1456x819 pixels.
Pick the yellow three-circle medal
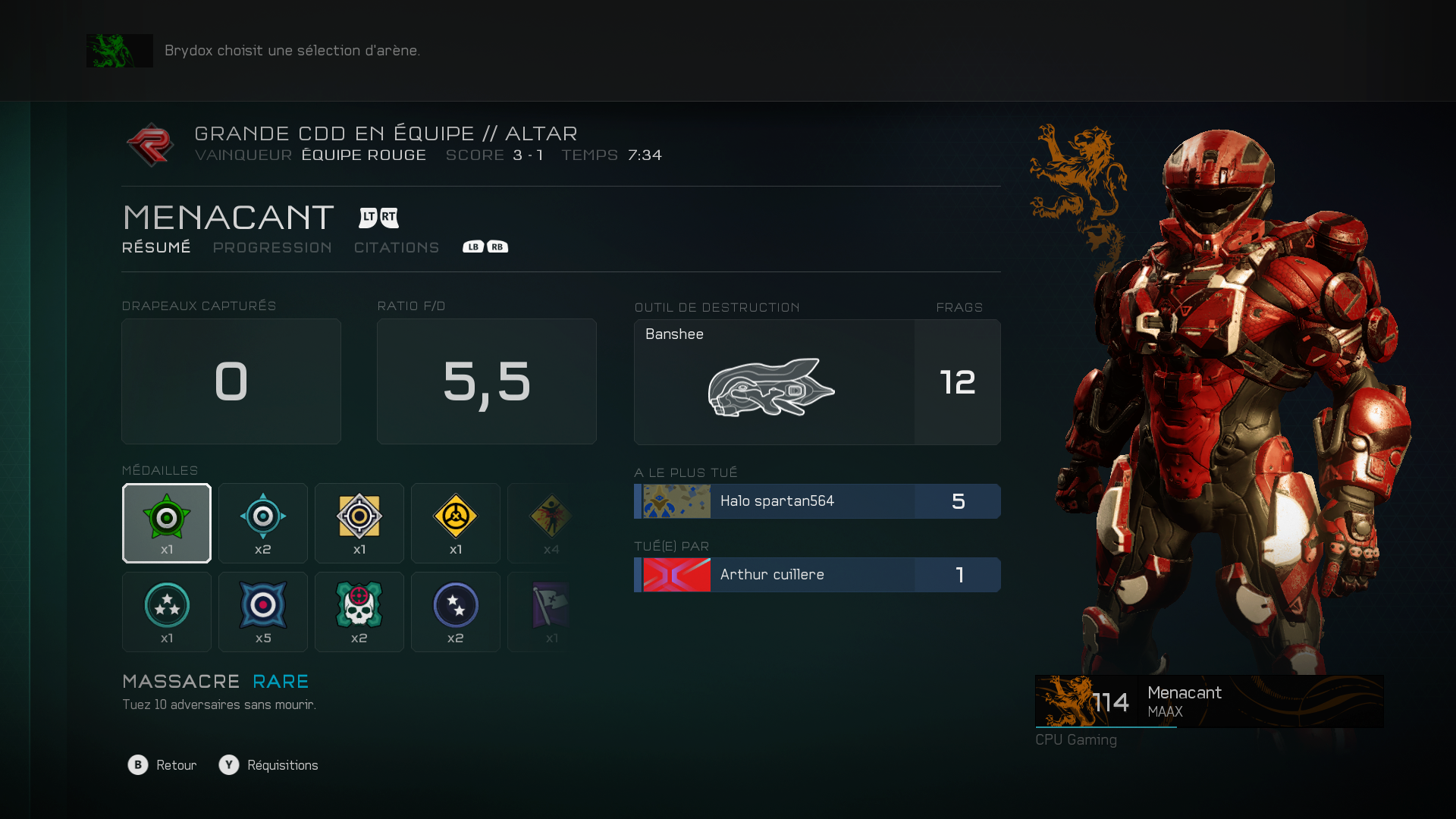(456, 523)
